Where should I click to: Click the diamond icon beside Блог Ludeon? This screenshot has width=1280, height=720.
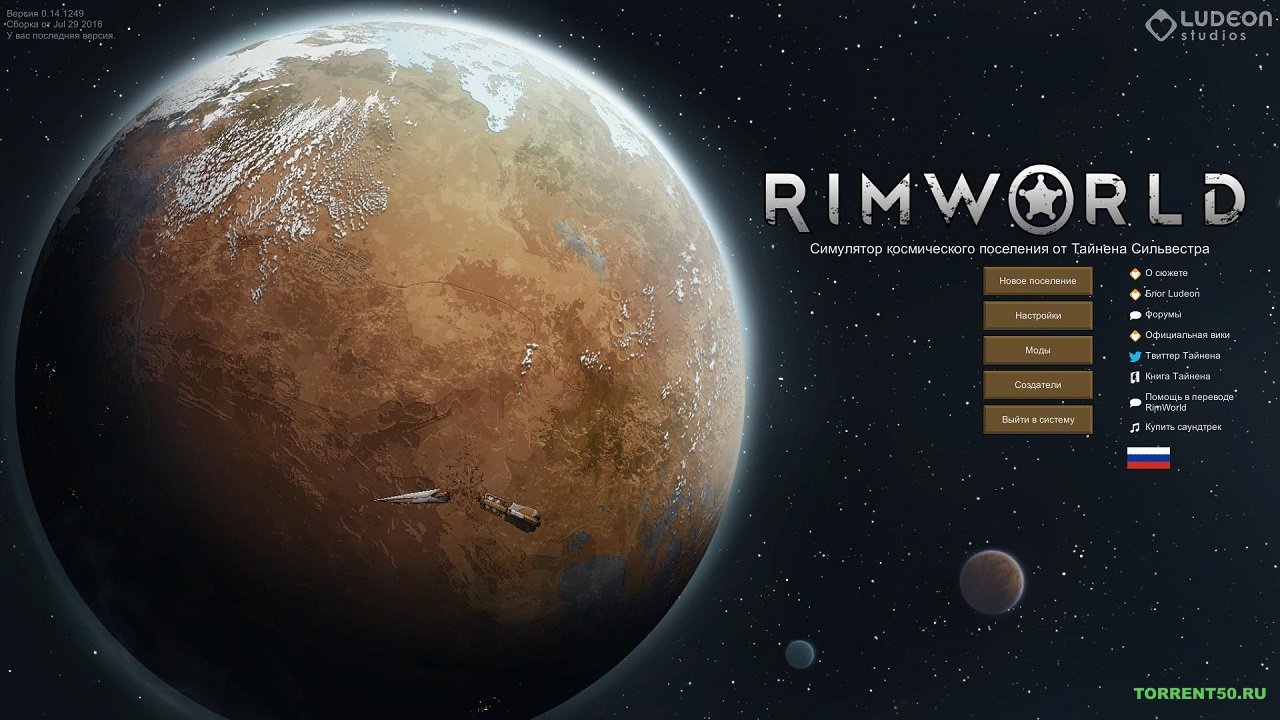(x=1135, y=293)
